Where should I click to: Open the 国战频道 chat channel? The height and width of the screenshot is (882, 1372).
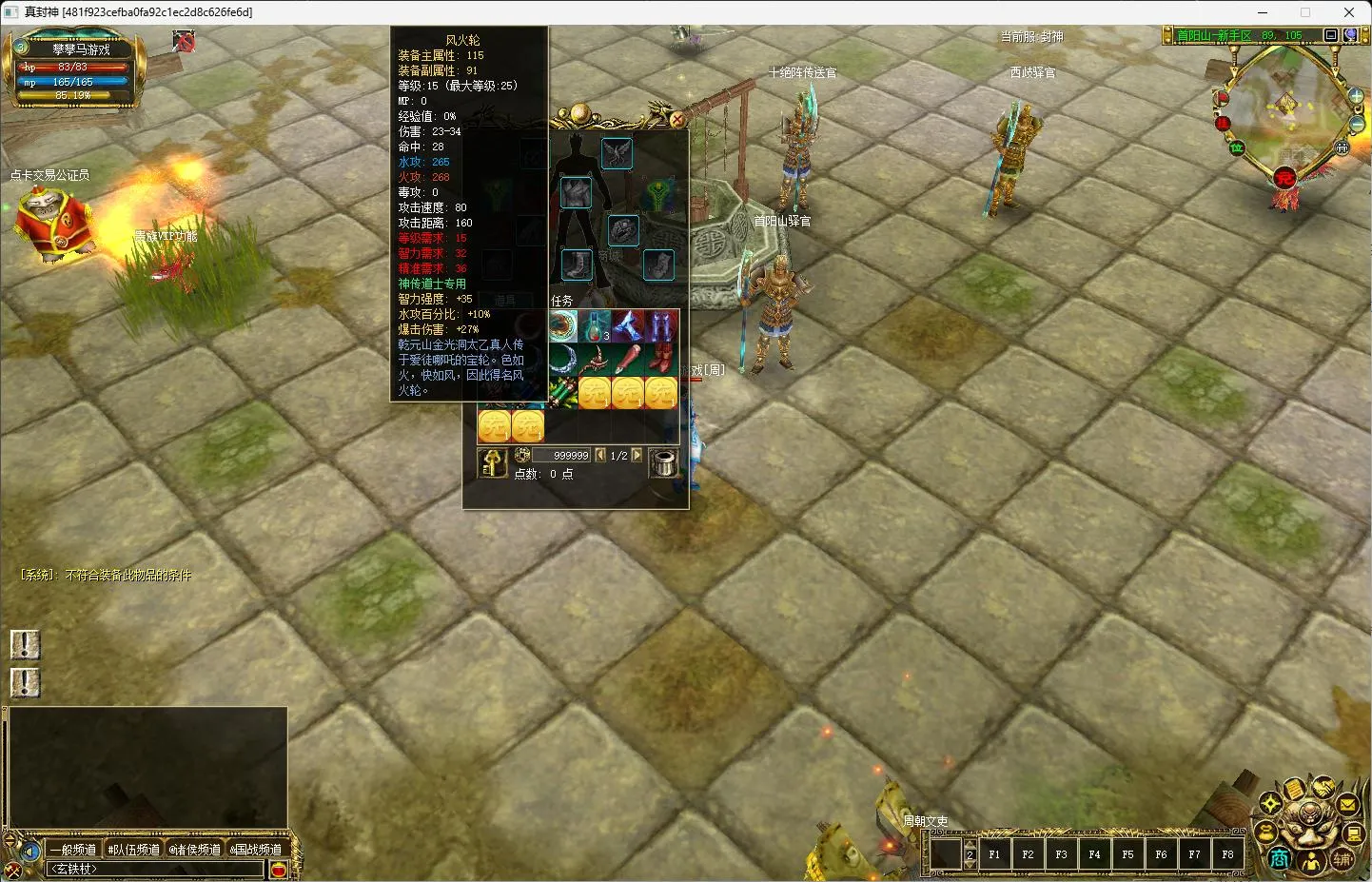pyautogui.click(x=257, y=850)
